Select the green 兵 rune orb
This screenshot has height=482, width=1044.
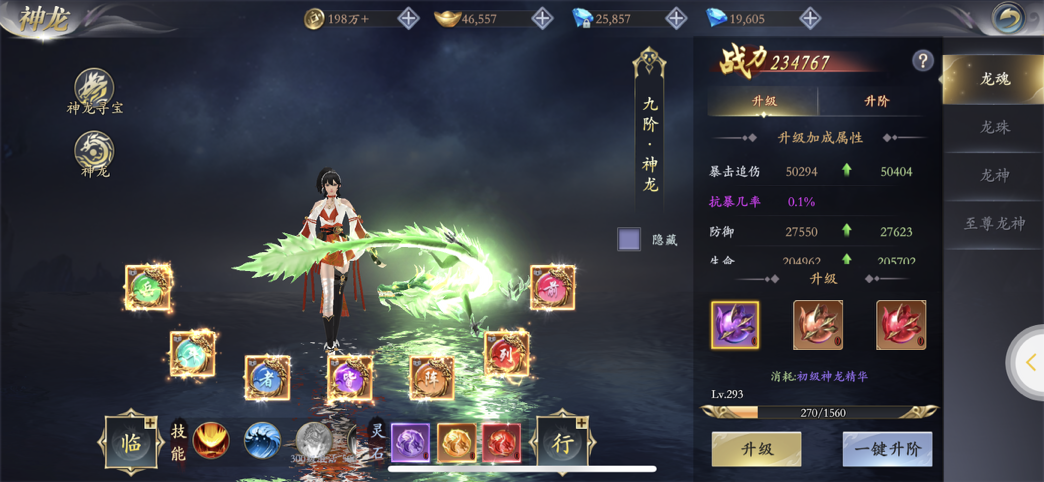148,288
